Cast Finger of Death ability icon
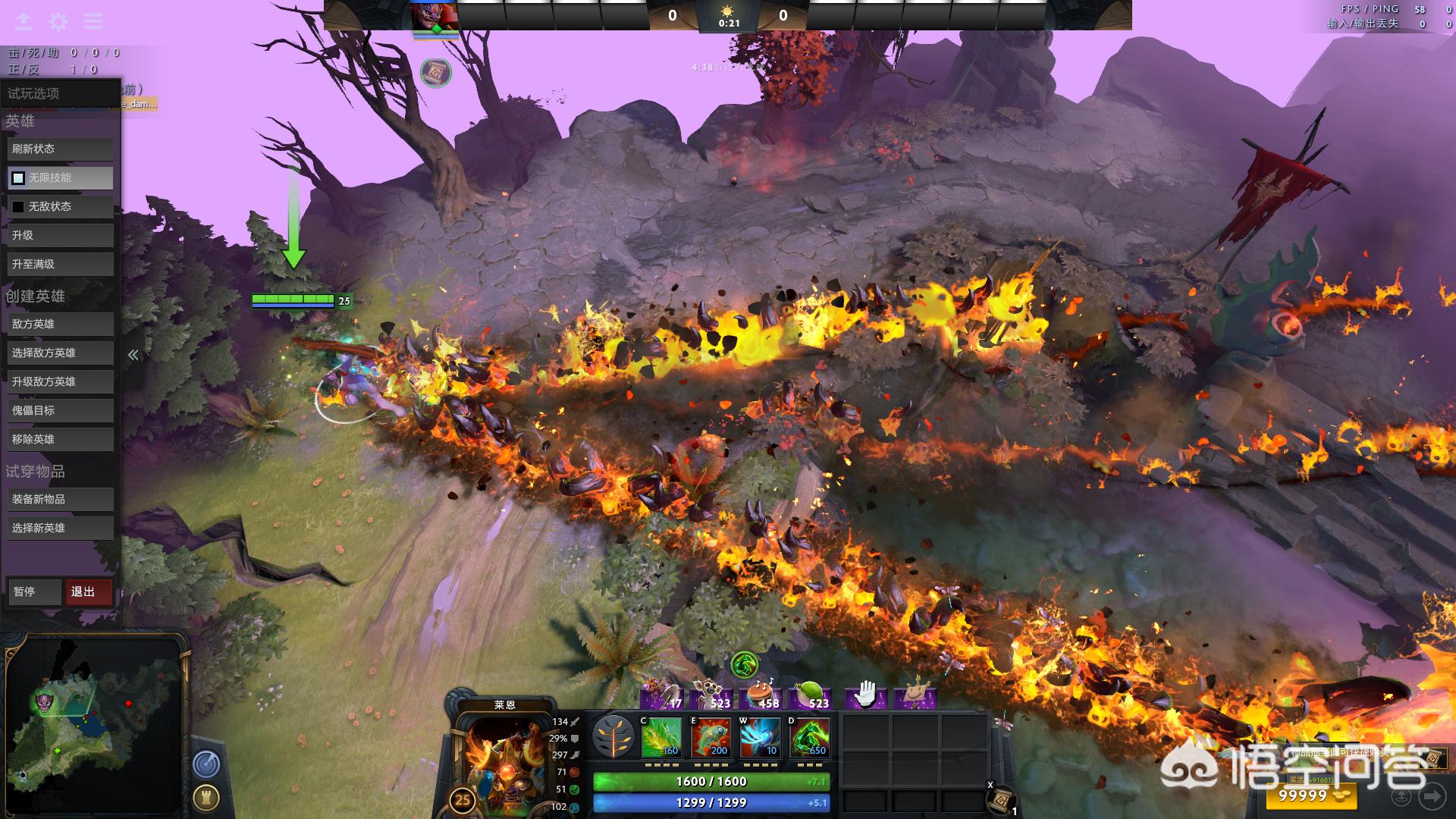The width and height of the screenshot is (1456, 819). point(809,737)
